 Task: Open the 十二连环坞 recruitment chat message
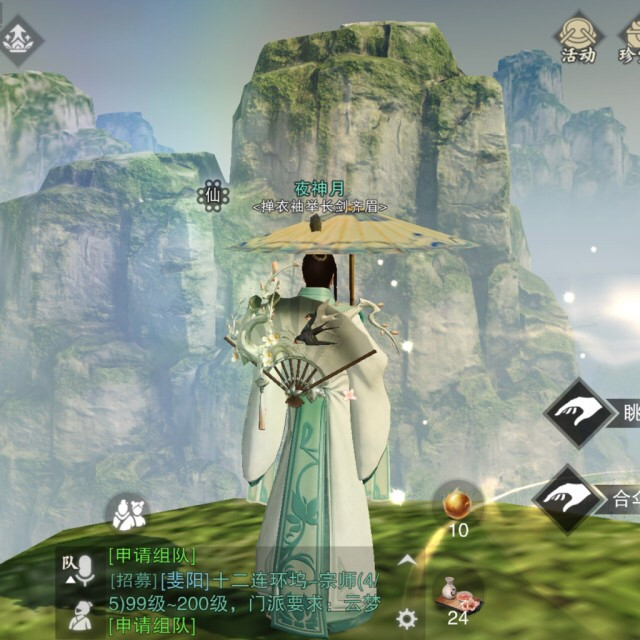240,579
